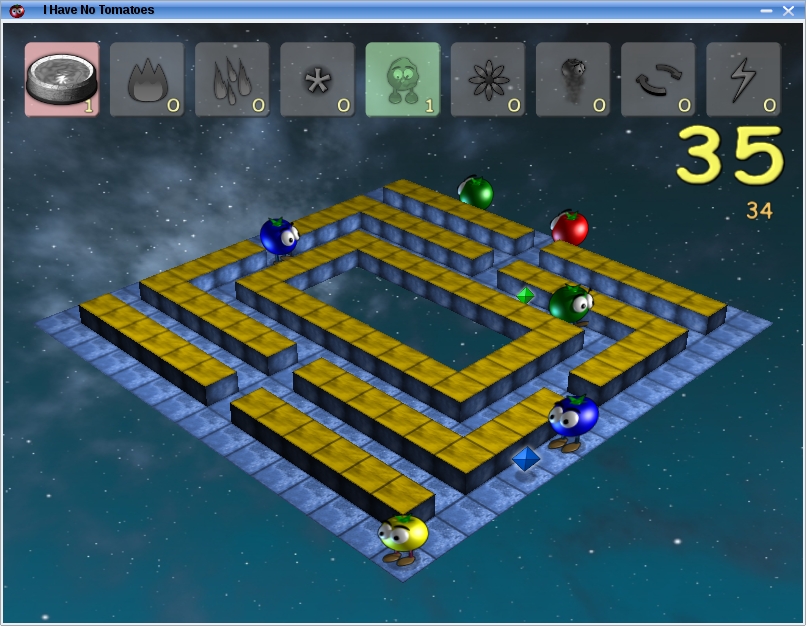Activate the flame power-up slot
806x626 pixels.
point(147,79)
